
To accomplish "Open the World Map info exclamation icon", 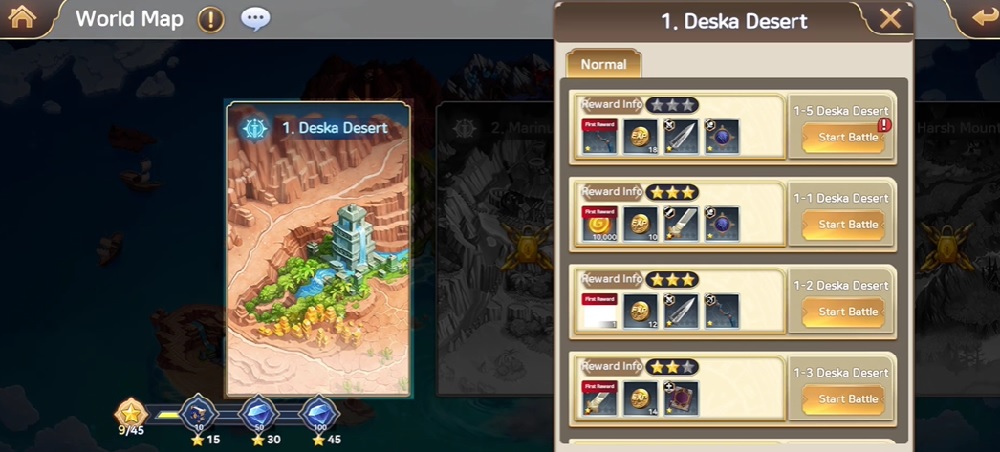I will (211, 19).
